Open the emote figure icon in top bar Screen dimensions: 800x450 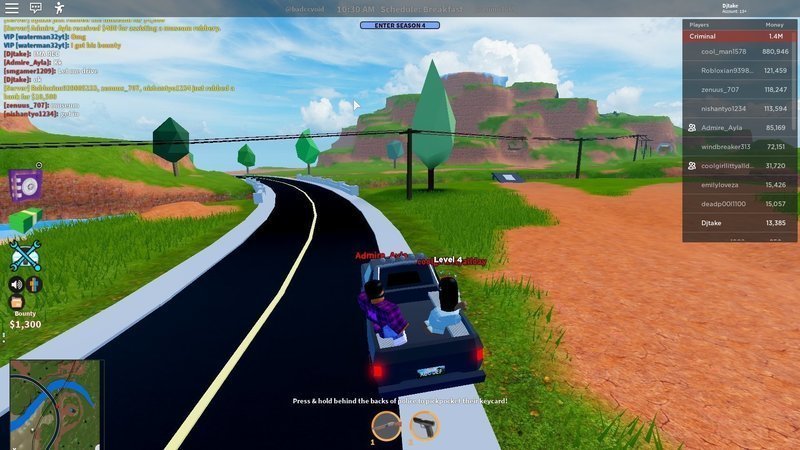tap(59, 8)
